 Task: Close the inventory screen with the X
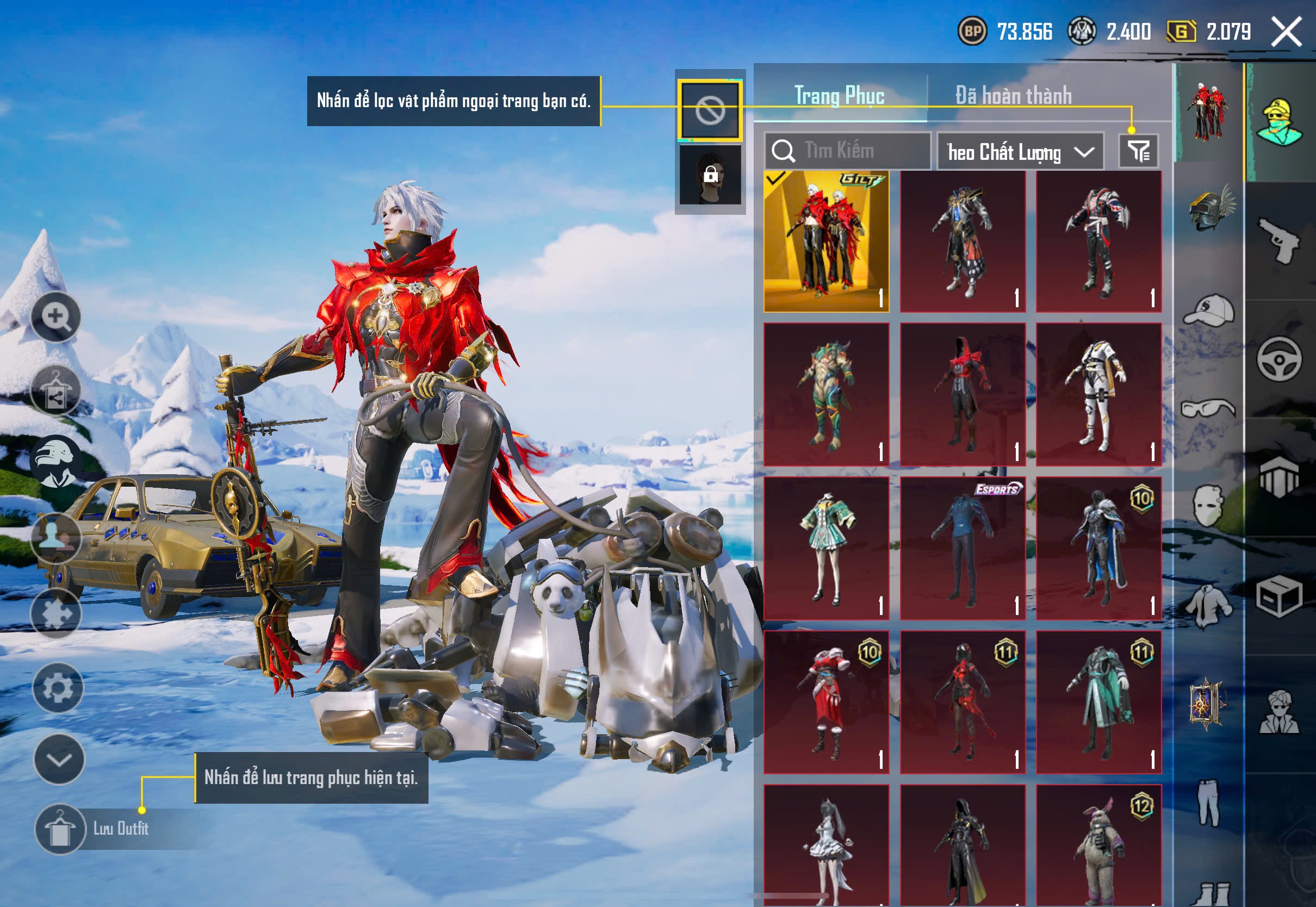tap(1286, 31)
